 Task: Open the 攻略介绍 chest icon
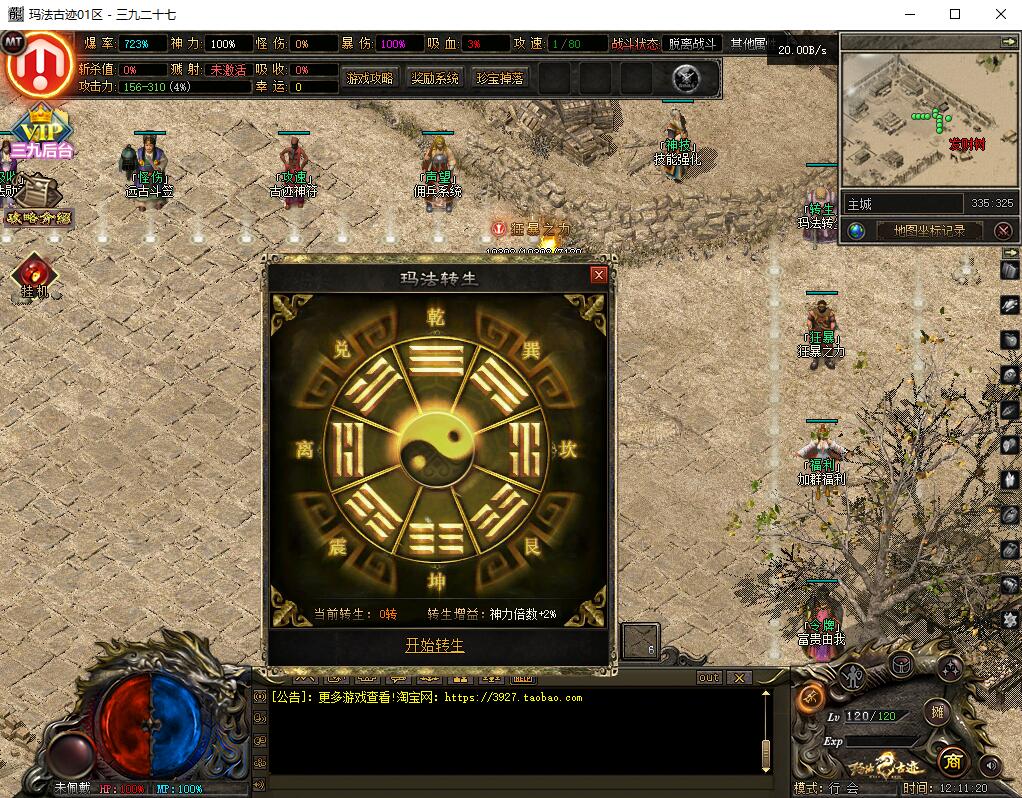[36, 200]
